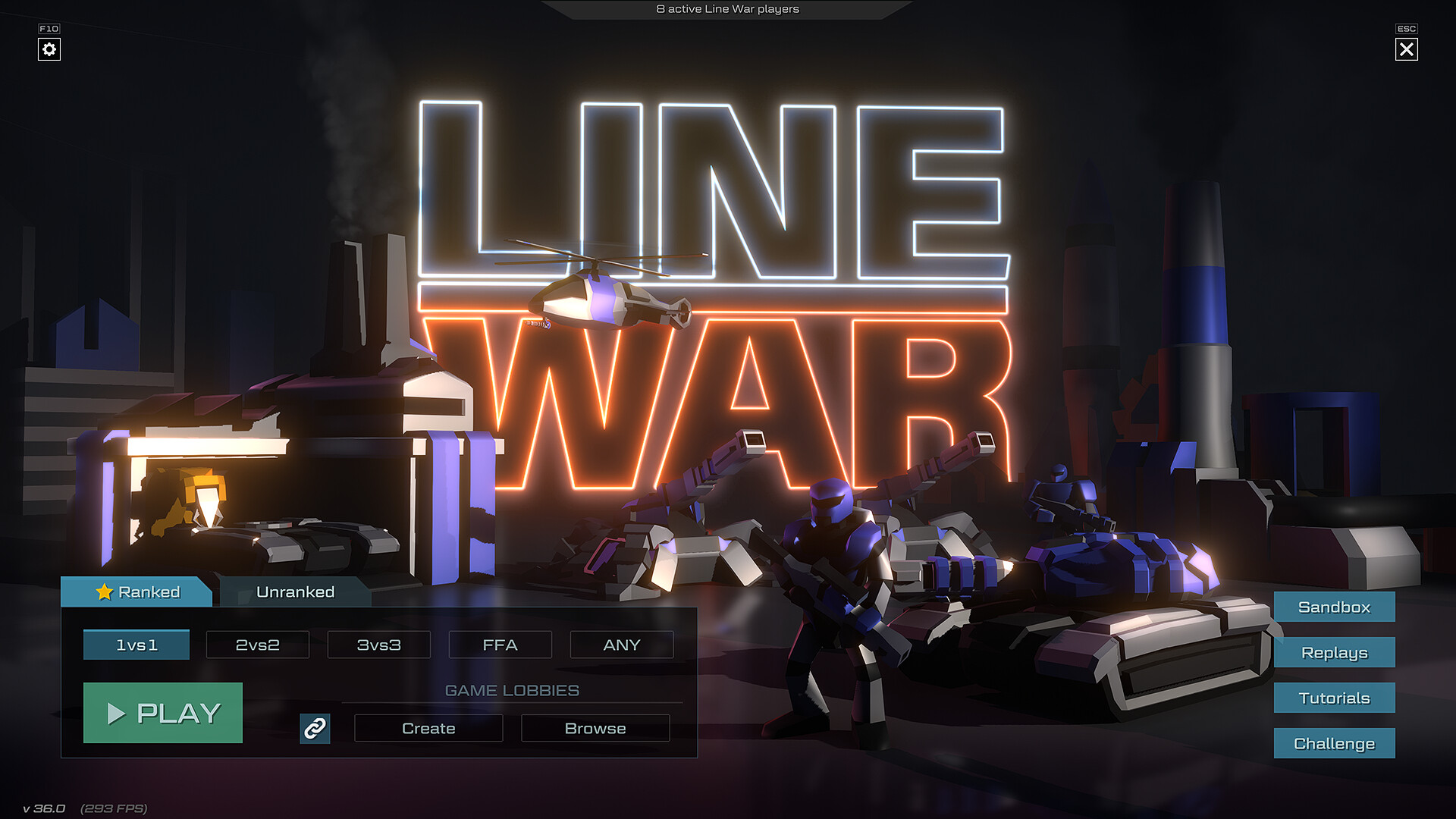The image size is (1456, 819).
Task: Choose the 3vs3 game mode
Action: tap(378, 645)
